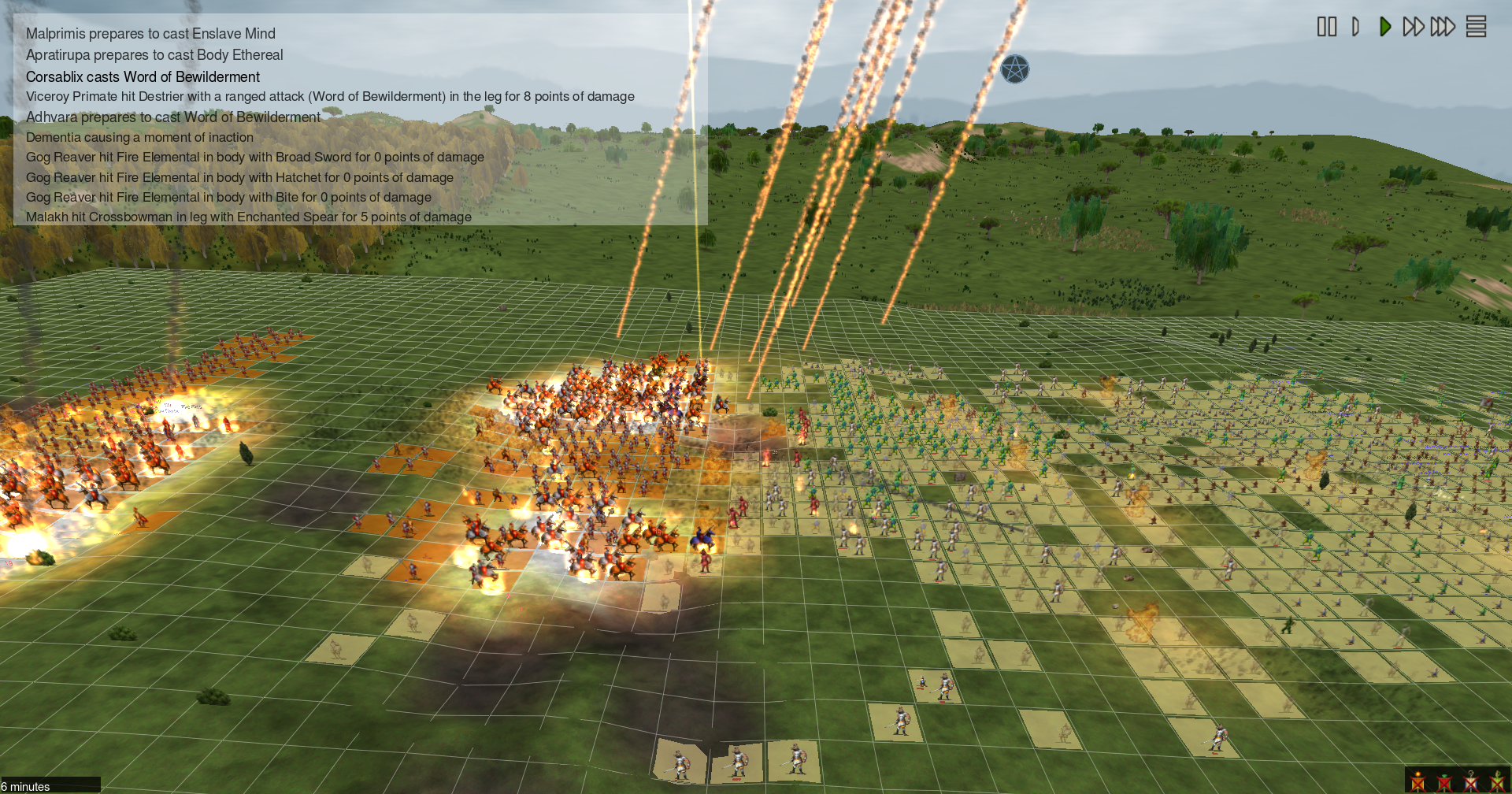Set replay to triple fast-forward speed
Screen dimensions: 1512x794
1443,27
